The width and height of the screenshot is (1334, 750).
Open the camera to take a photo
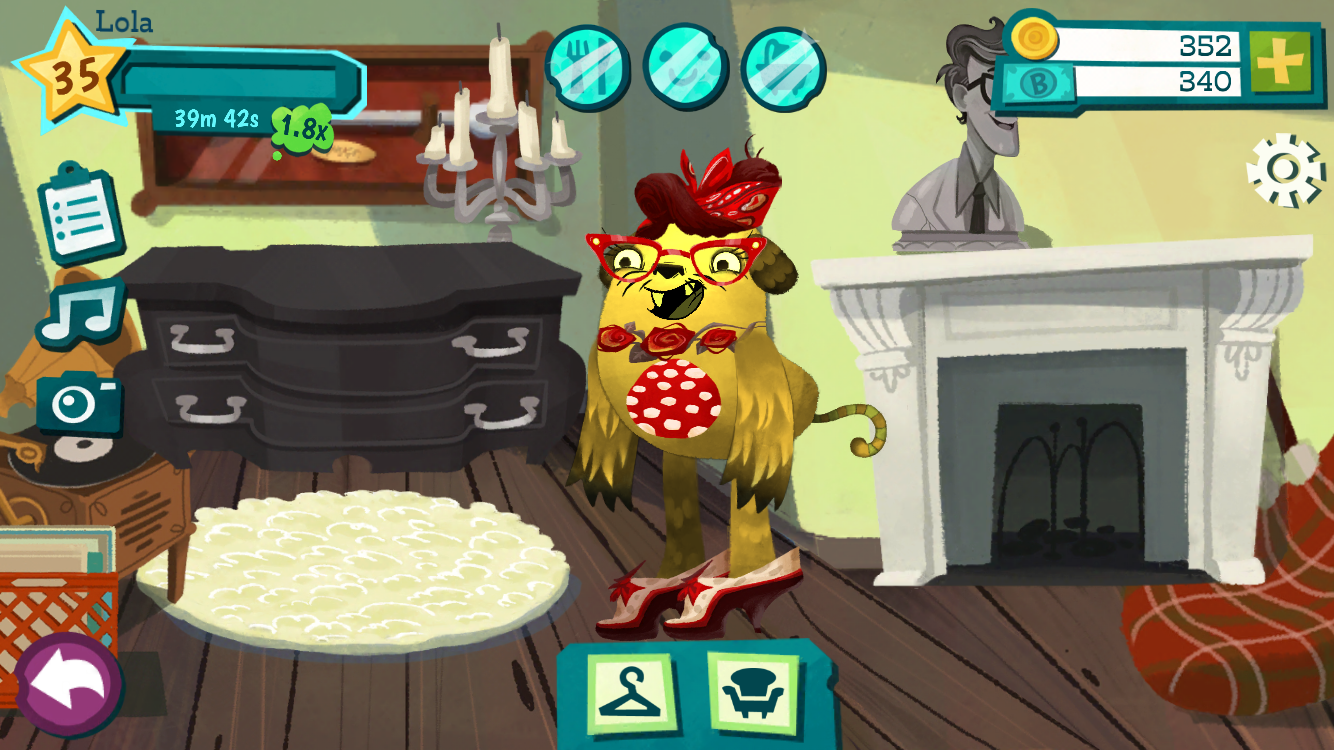click(79, 400)
